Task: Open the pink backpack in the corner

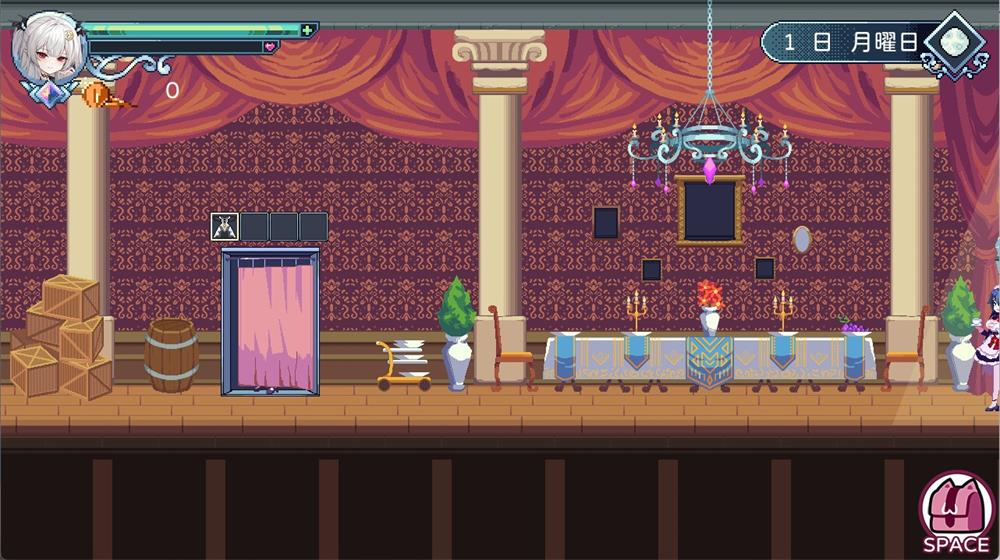Action: (956, 508)
